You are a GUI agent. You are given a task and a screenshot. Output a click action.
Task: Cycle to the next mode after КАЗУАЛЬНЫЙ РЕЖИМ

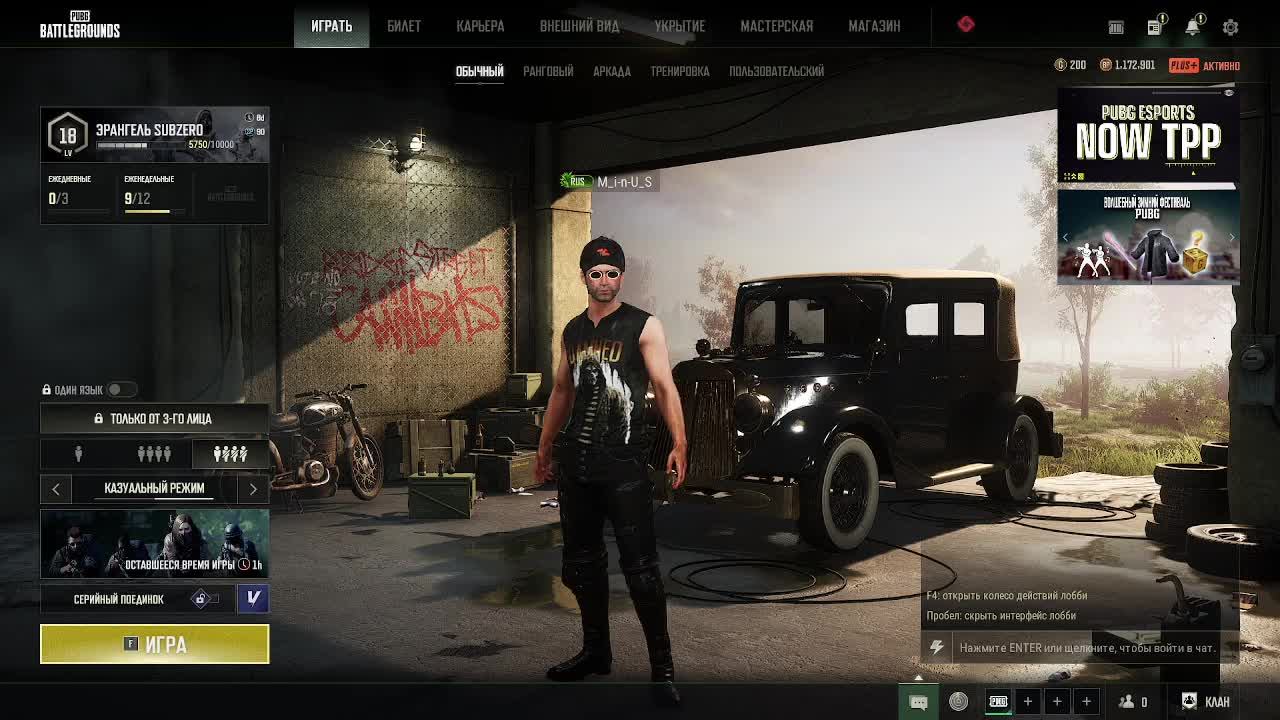point(253,488)
